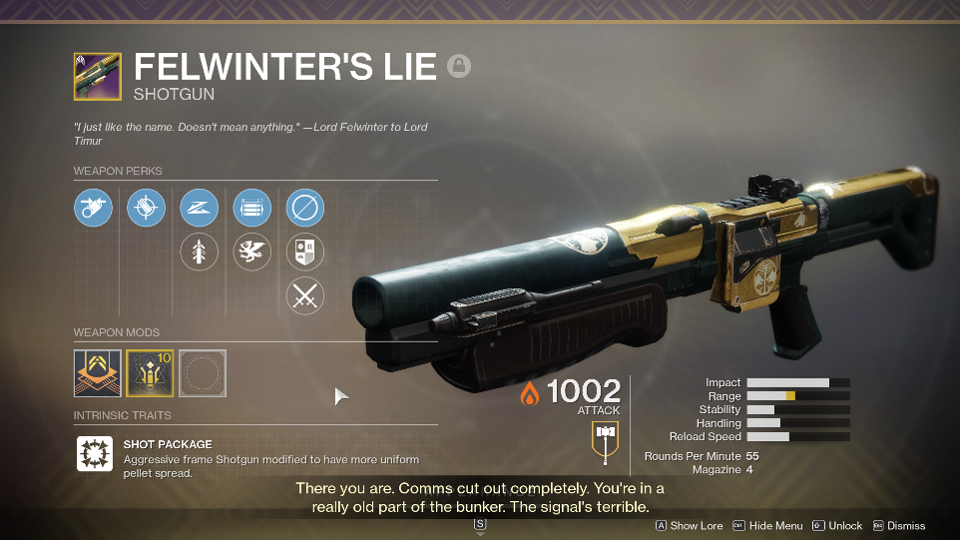The height and width of the screenshot is (540, 960).
Task: Select the griffin-shaped perk icon
Action: coord(252,252)
